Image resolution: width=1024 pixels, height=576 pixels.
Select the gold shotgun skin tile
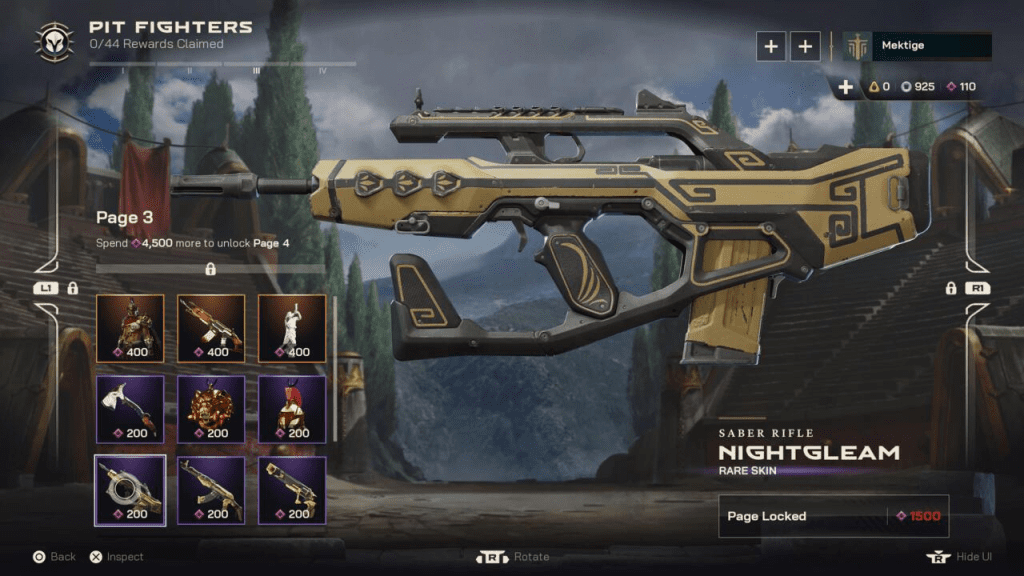(292, 490)
